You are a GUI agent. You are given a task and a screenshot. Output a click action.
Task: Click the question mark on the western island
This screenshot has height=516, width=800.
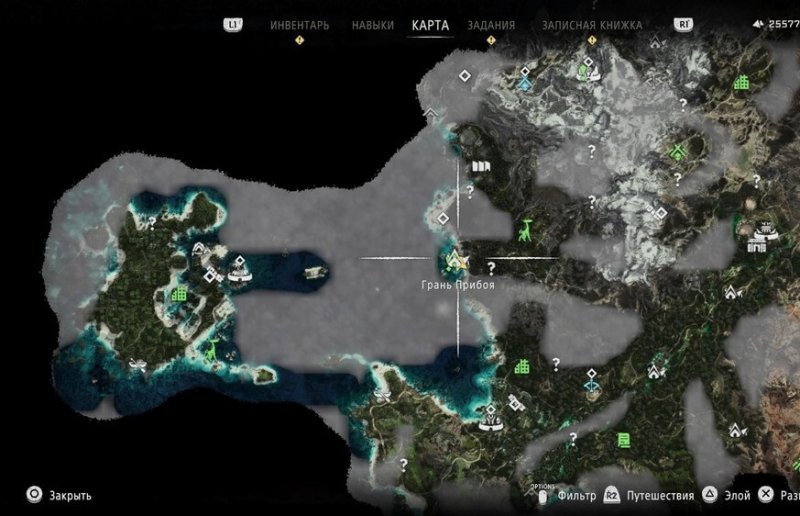click(x=152, y=219)
